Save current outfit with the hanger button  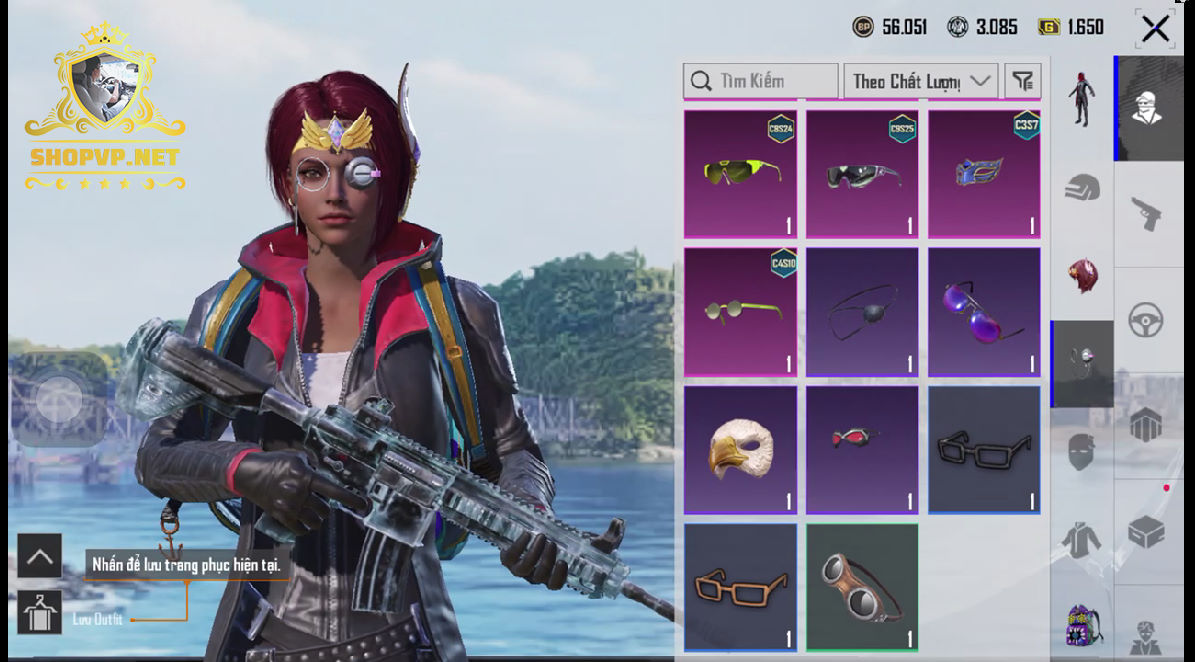pyautogui.click(x=39, y=613)
